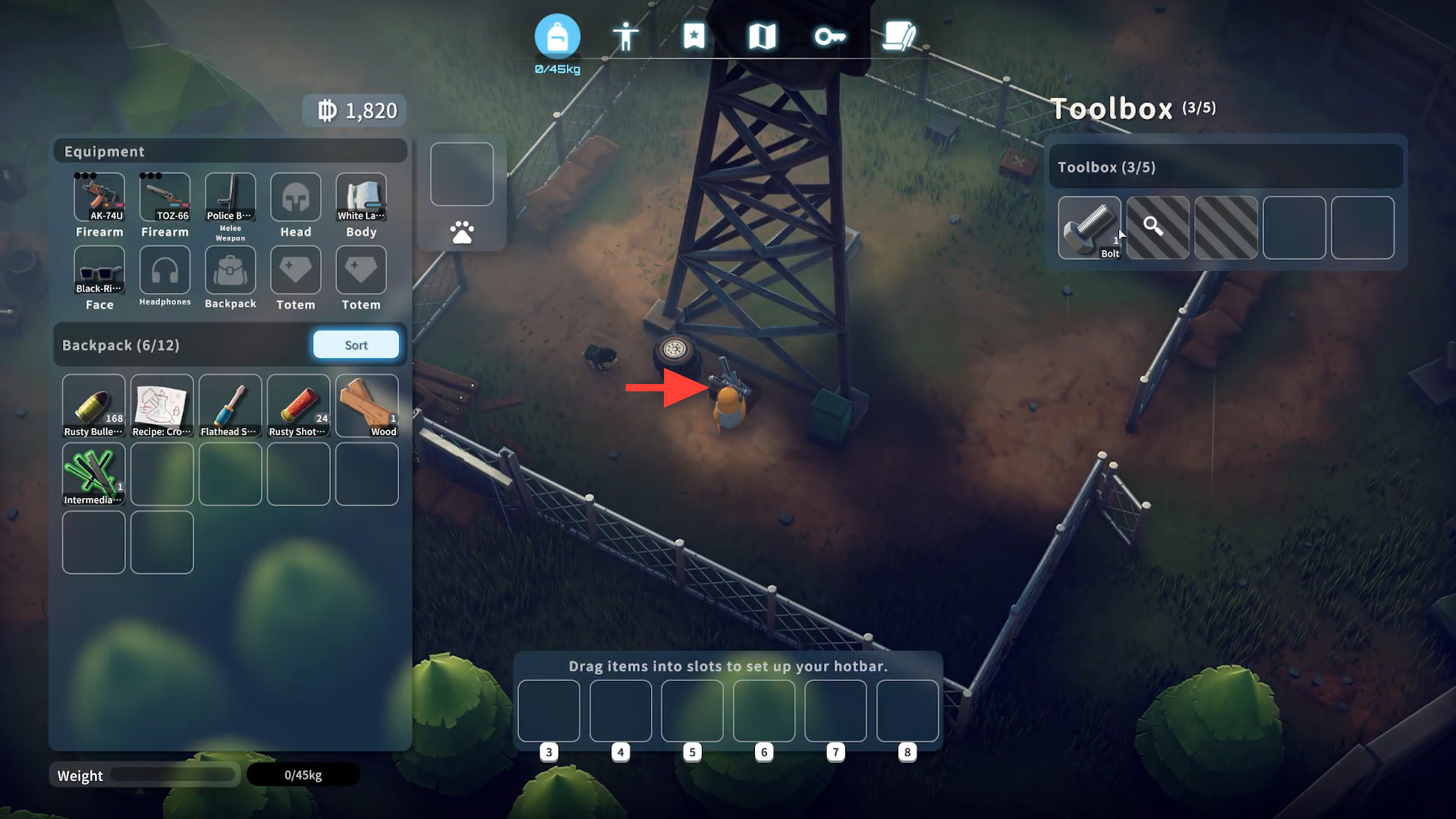Viewport: 1456px width, 819px height.
Task: Select the Rusty Bullet stack of 168
Action: click(93, 405)
